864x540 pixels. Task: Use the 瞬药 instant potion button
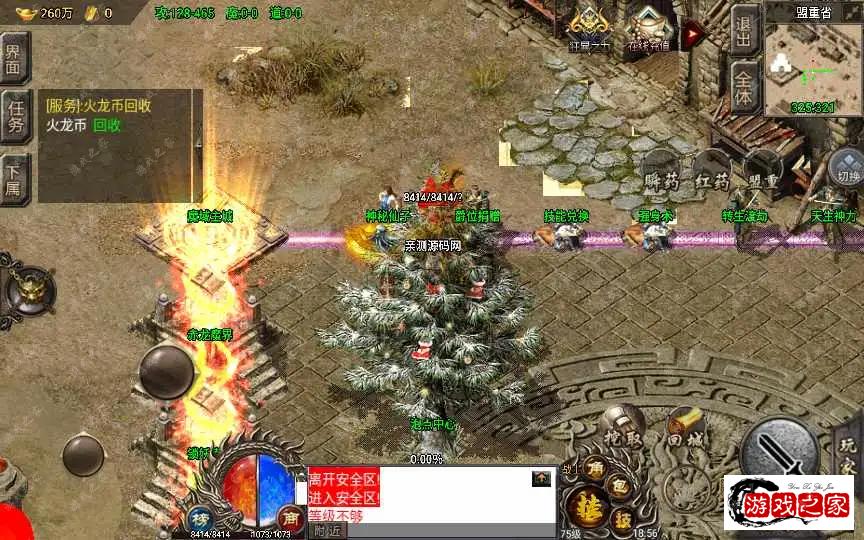(662, 178)
